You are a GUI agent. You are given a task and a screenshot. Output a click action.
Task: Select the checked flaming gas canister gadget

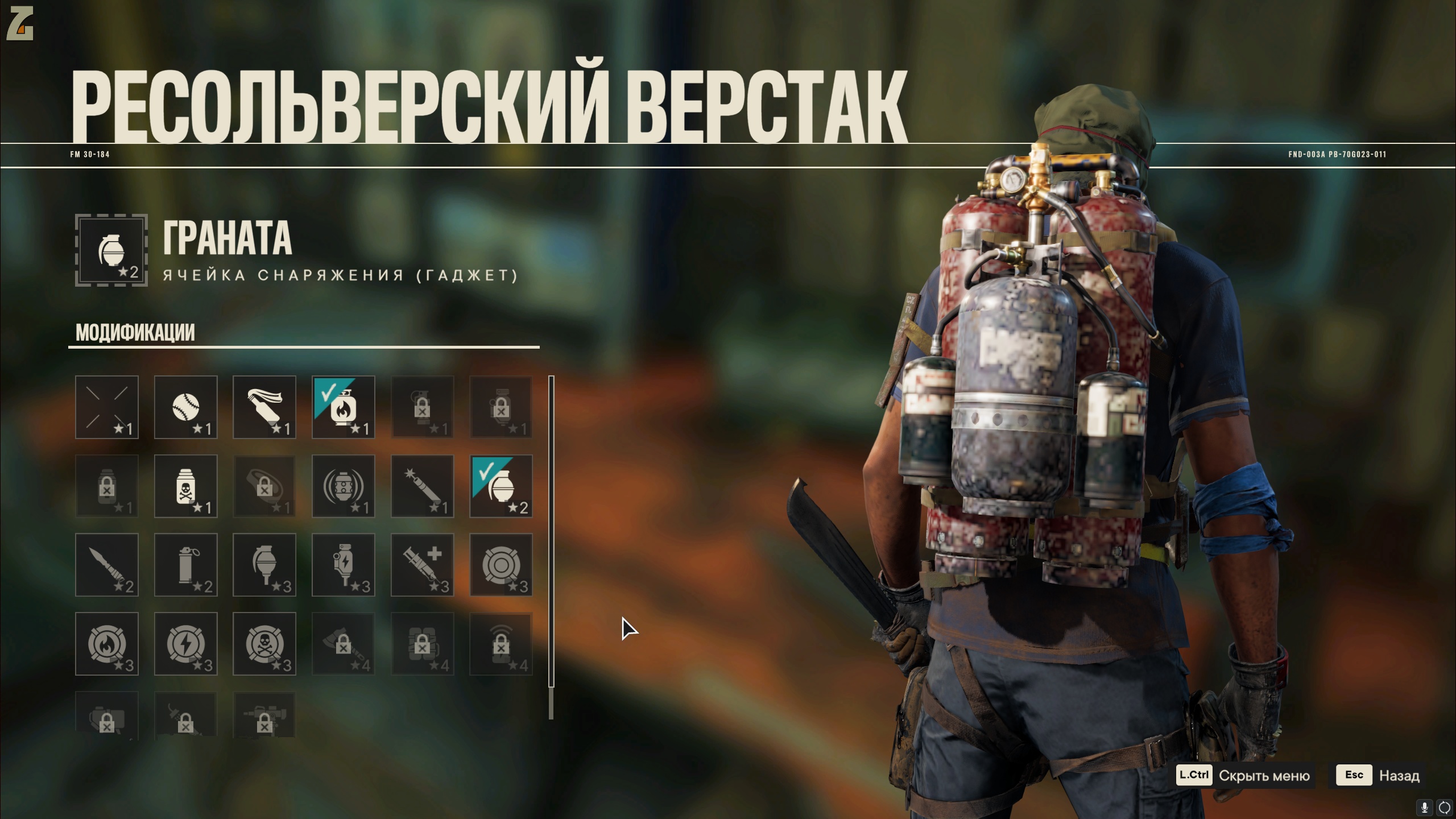(343, 407)
